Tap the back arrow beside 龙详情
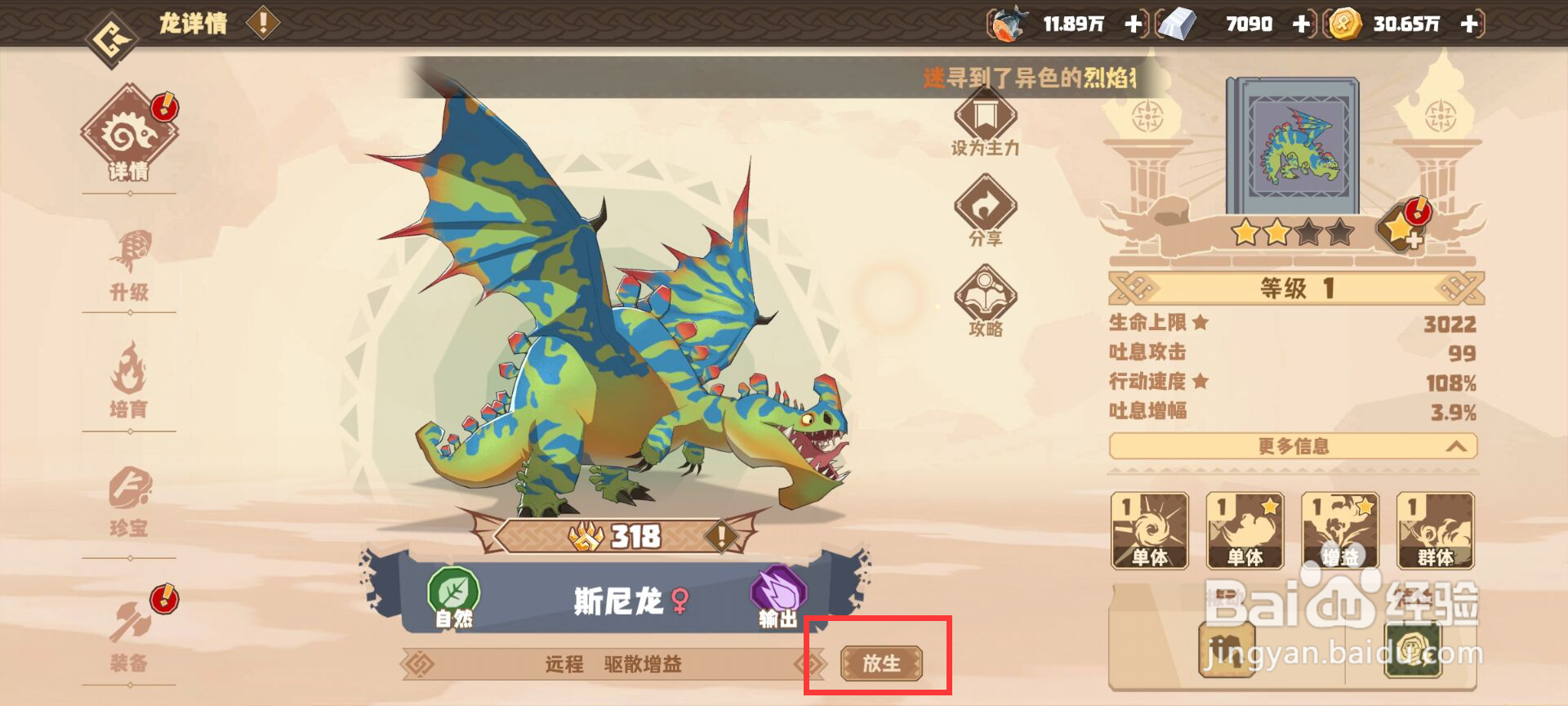The width and height of the screenshot is (1568, 706). (112, 25)
